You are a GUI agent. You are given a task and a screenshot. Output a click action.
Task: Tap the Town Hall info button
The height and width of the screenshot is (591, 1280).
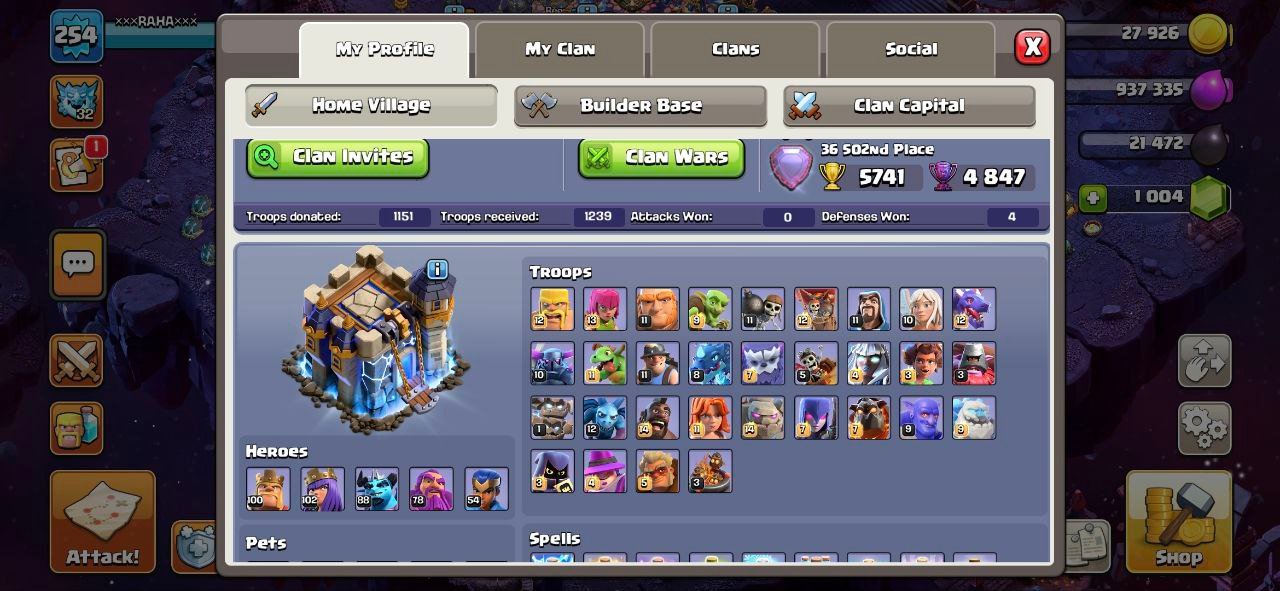(437, 269)
